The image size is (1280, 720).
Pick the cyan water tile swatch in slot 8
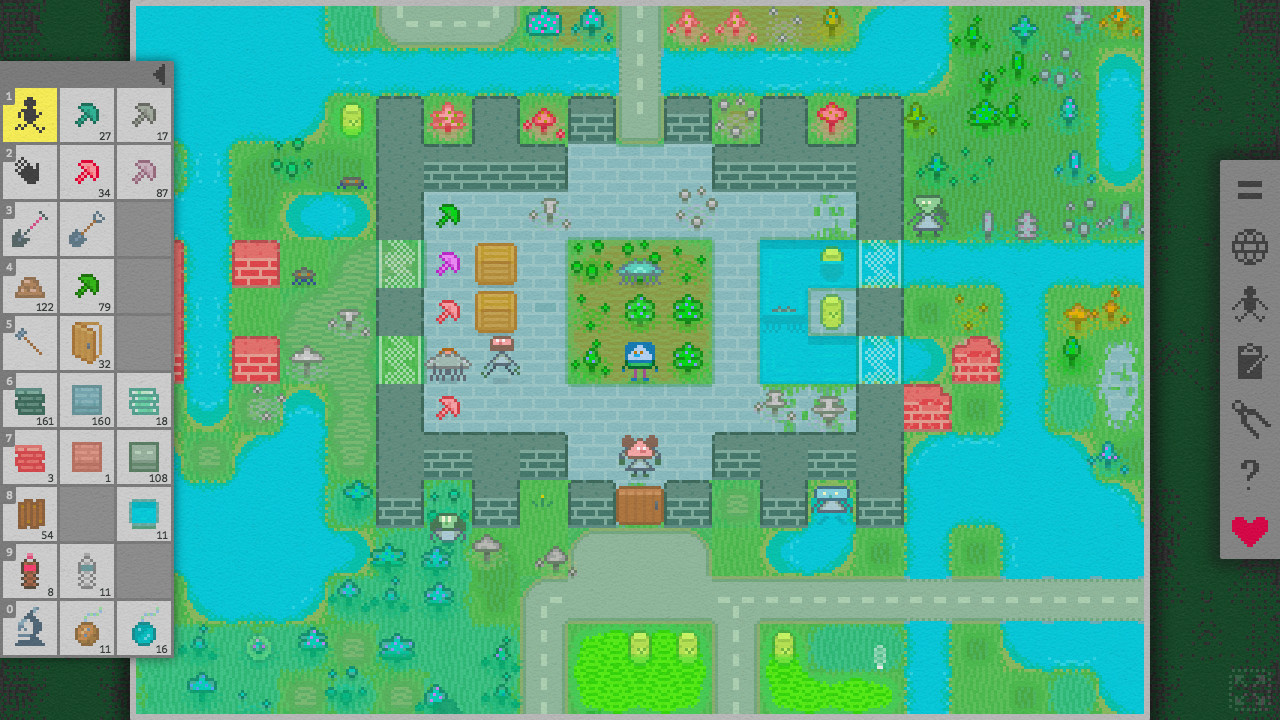(142, 516)
